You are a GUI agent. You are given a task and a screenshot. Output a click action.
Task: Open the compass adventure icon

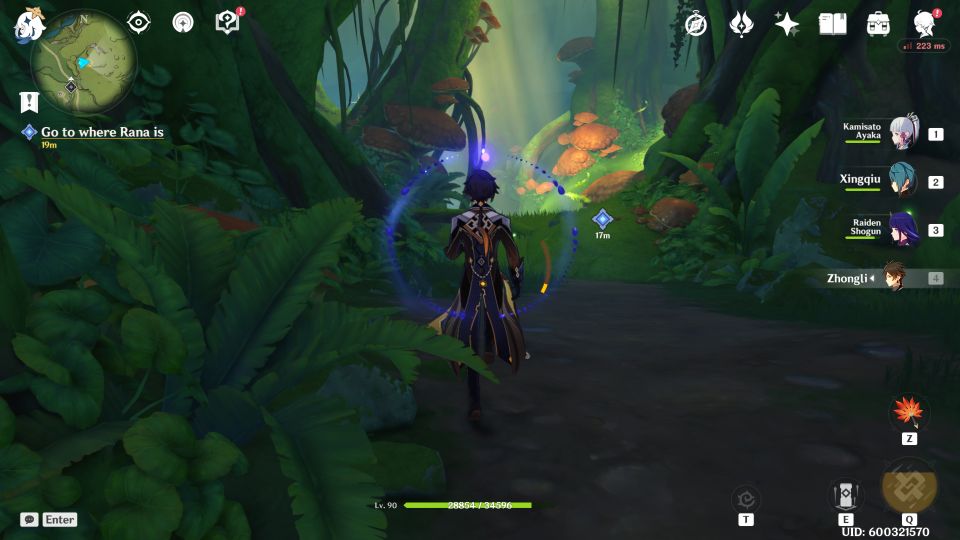696,24
